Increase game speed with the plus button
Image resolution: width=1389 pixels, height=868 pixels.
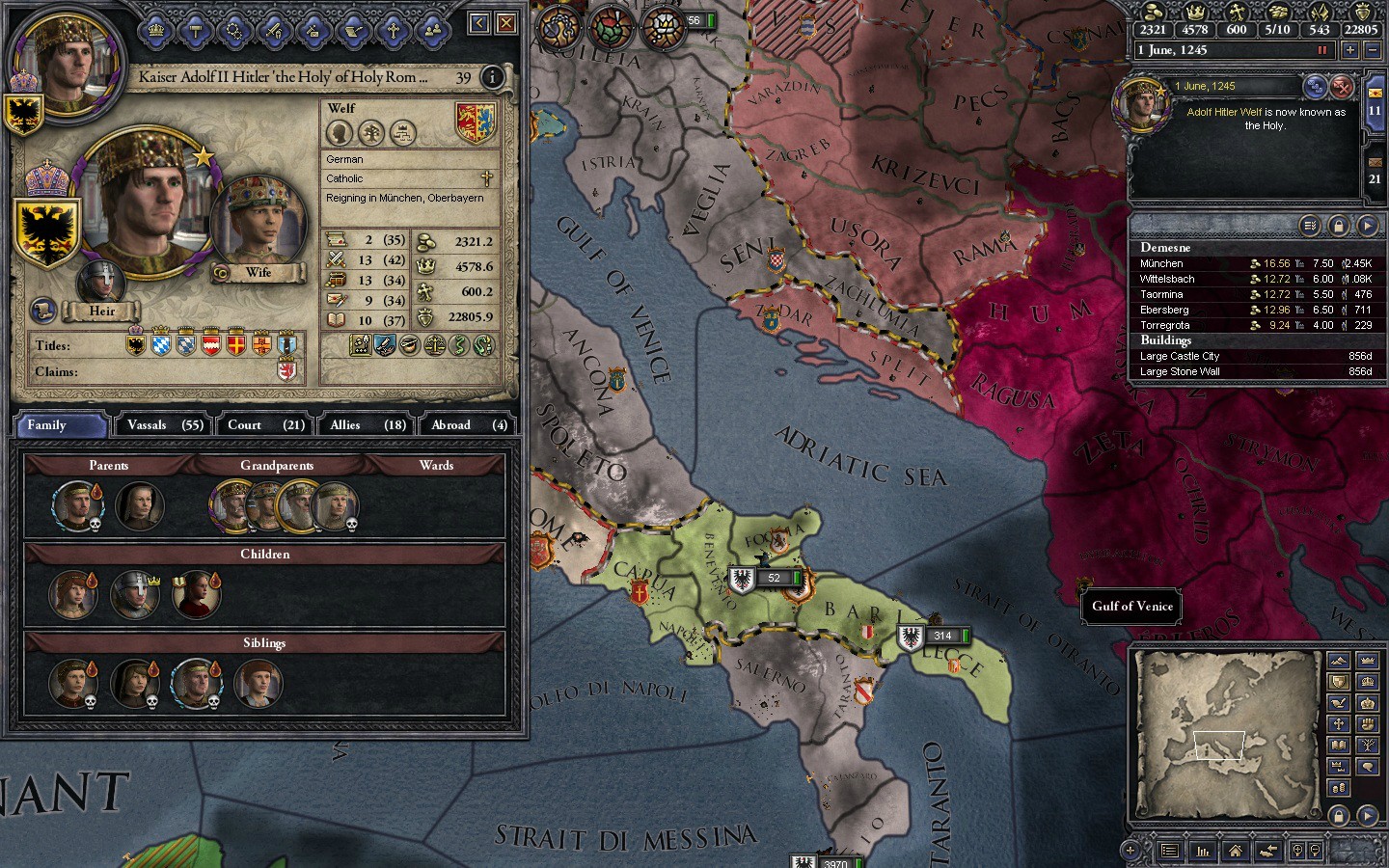1350,50
